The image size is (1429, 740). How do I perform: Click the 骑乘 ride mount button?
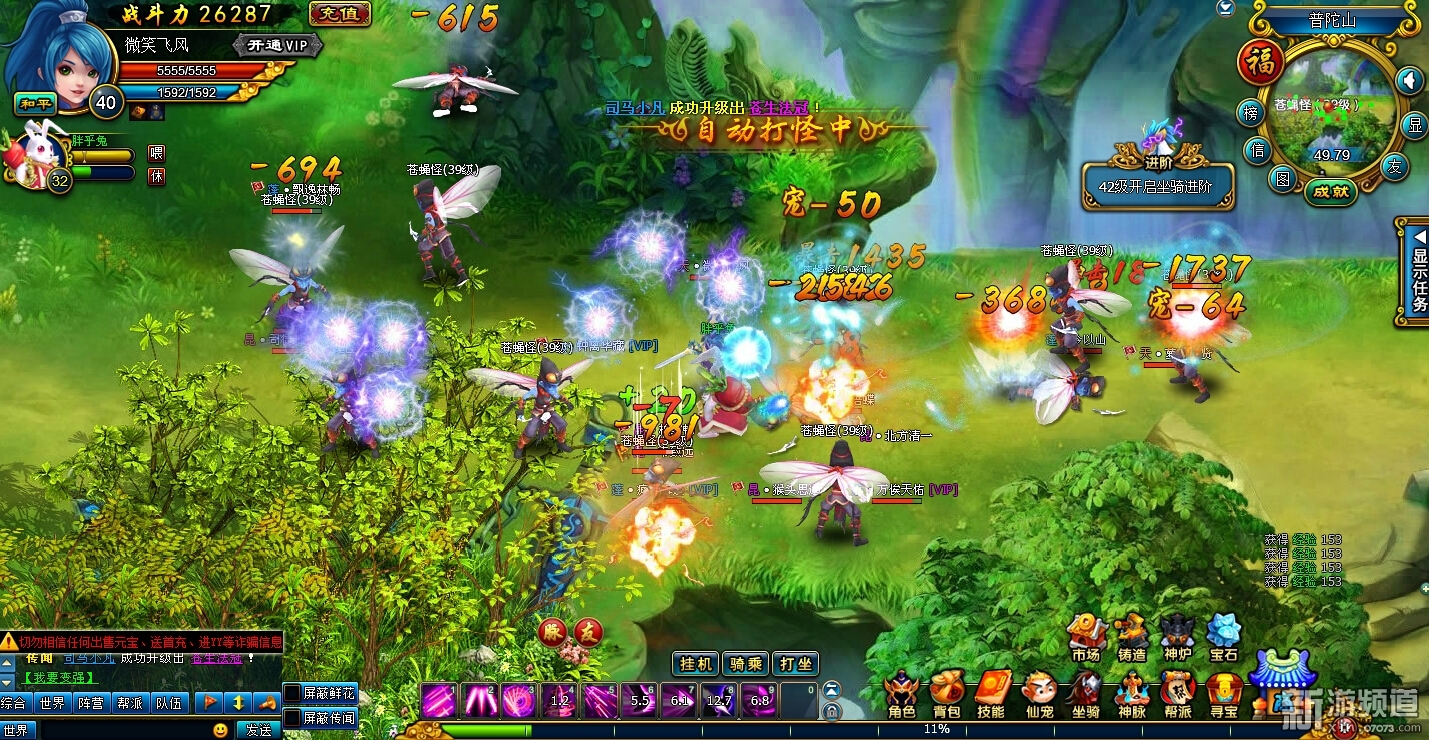pos(746,664)
